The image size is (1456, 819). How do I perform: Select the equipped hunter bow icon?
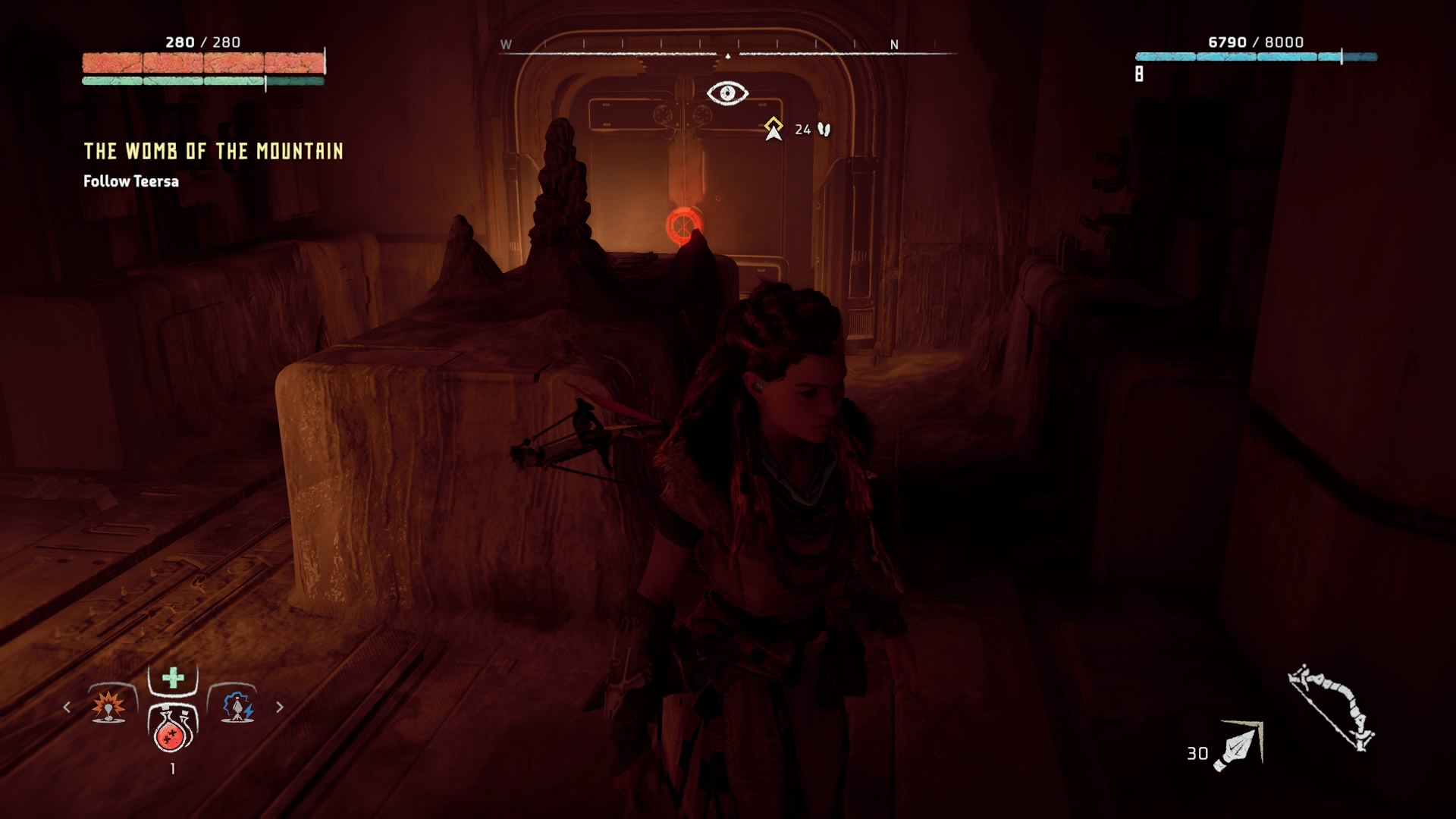[1332, 708]
